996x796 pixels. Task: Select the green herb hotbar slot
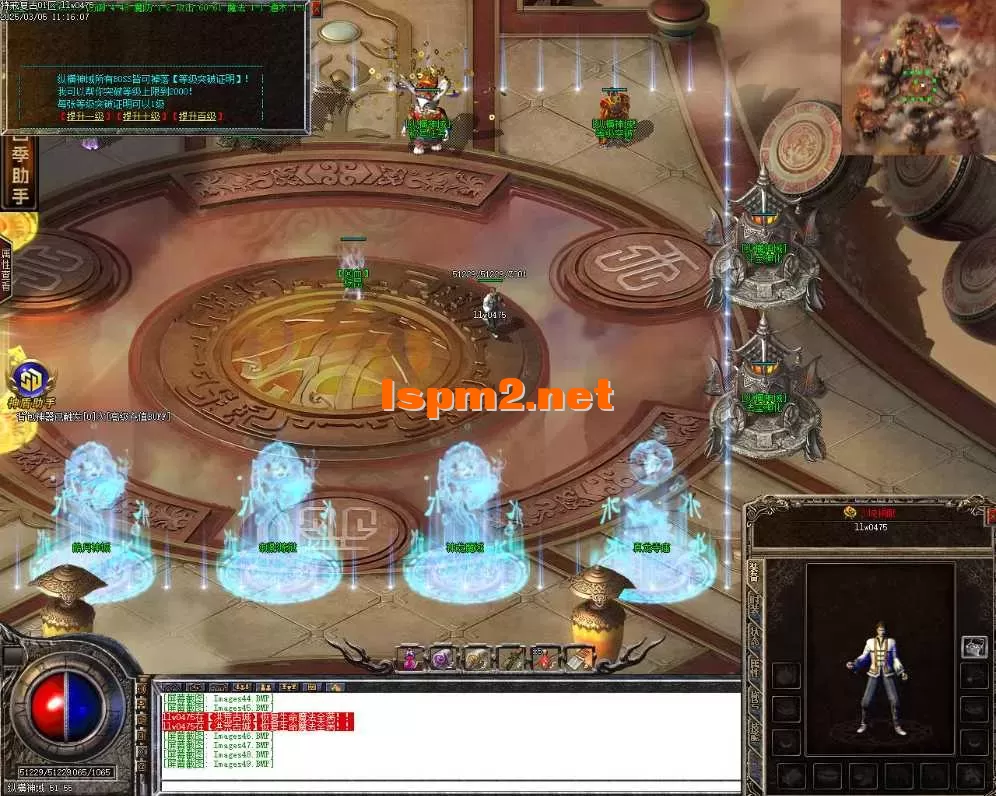[512, 659]
